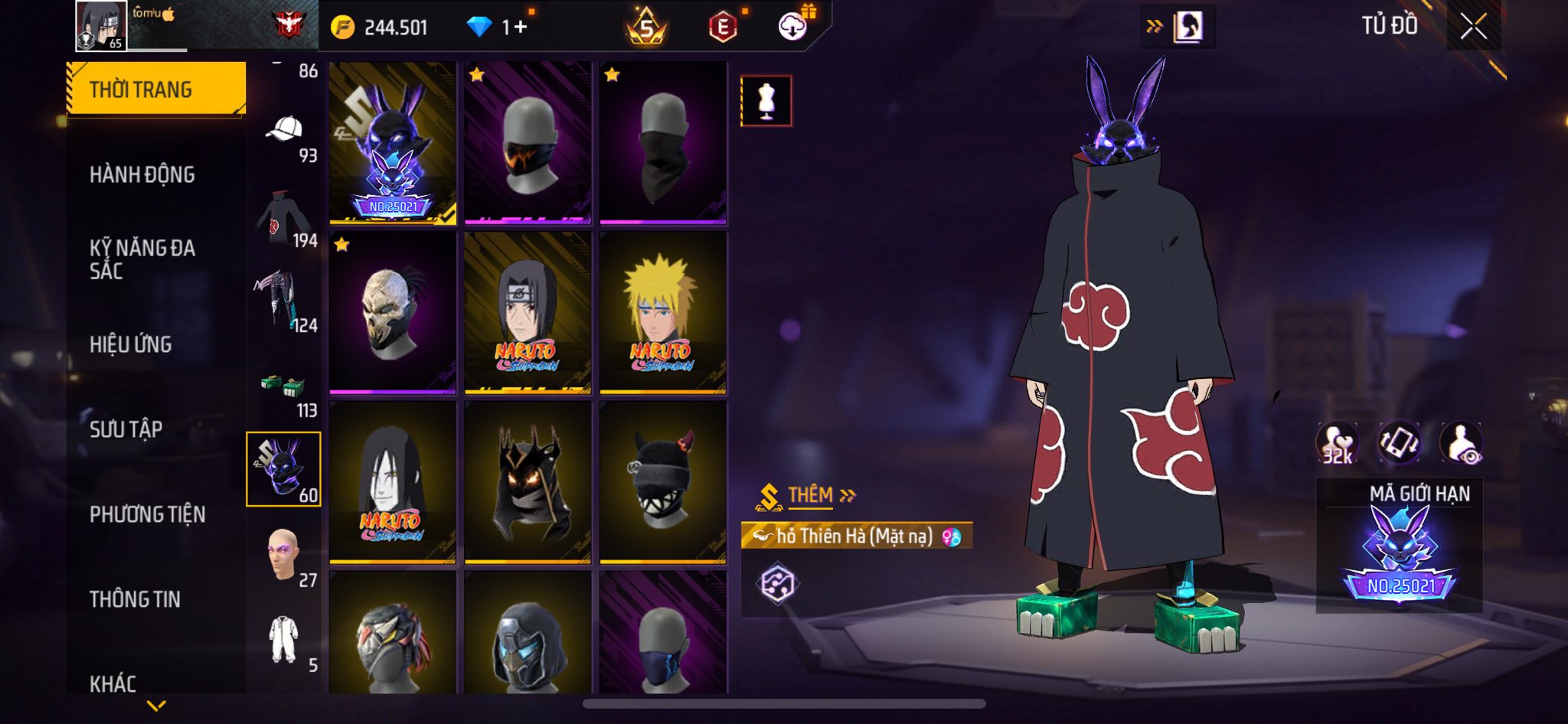Open the player profile avatar
Screen dimensions: 1568x724
coord(101,26)
